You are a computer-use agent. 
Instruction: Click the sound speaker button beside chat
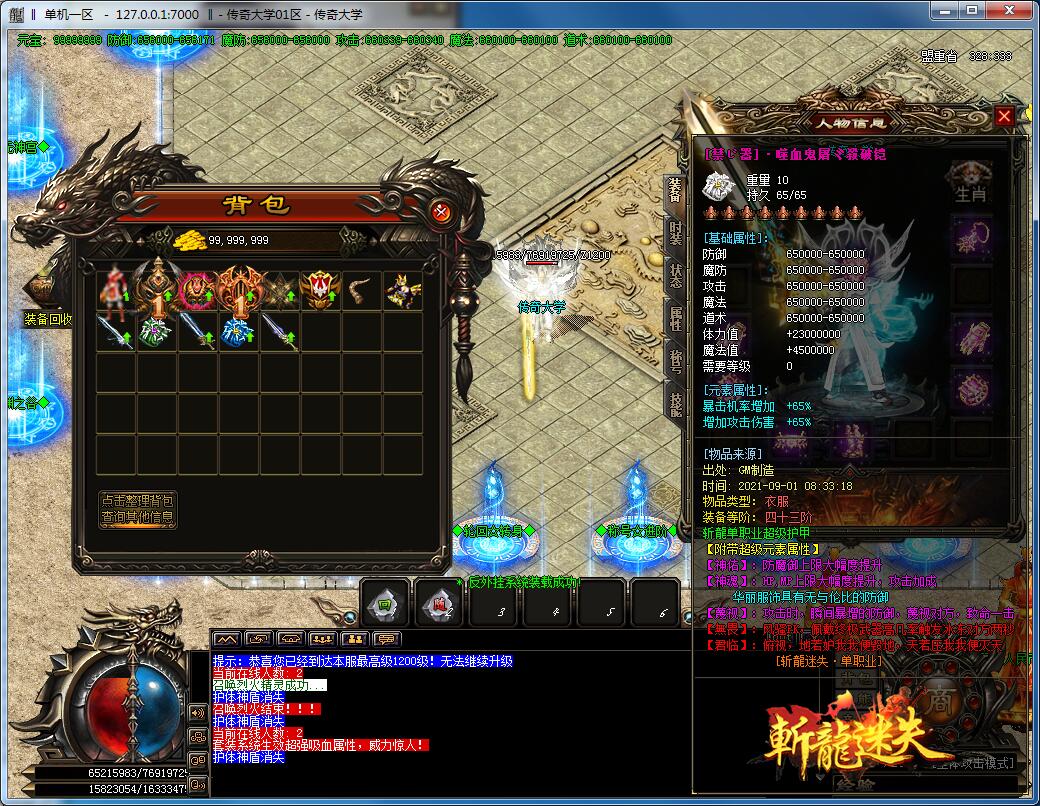click(197, 712)
